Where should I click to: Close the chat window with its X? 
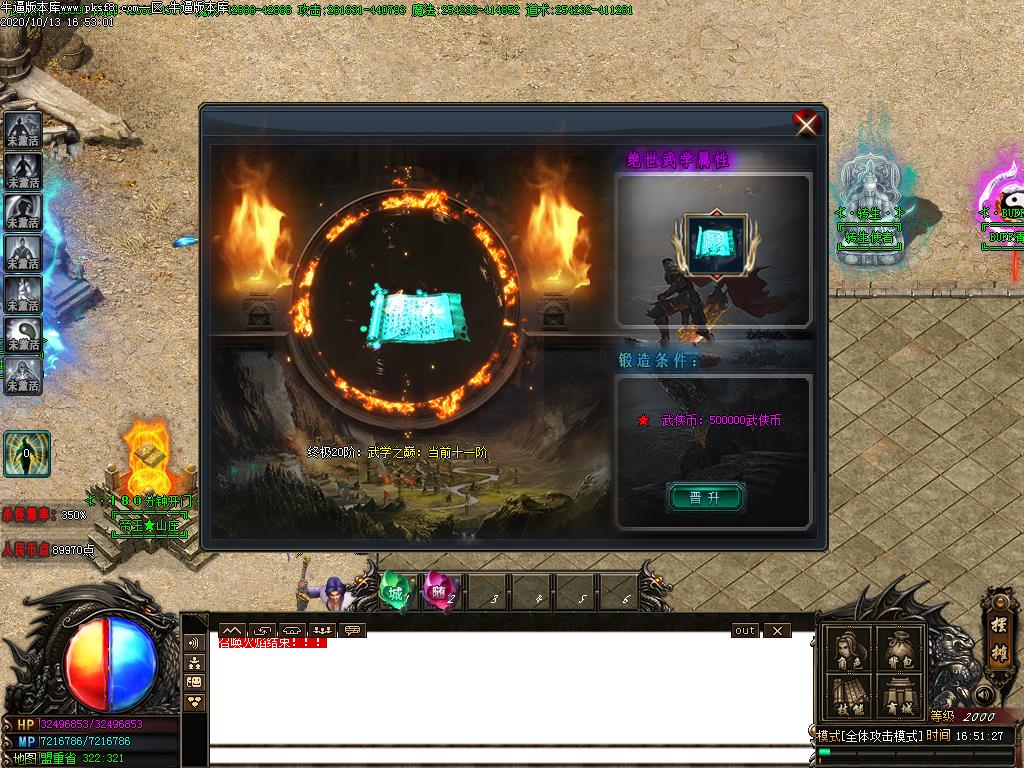pyautogui.click(x=776, y=631)
